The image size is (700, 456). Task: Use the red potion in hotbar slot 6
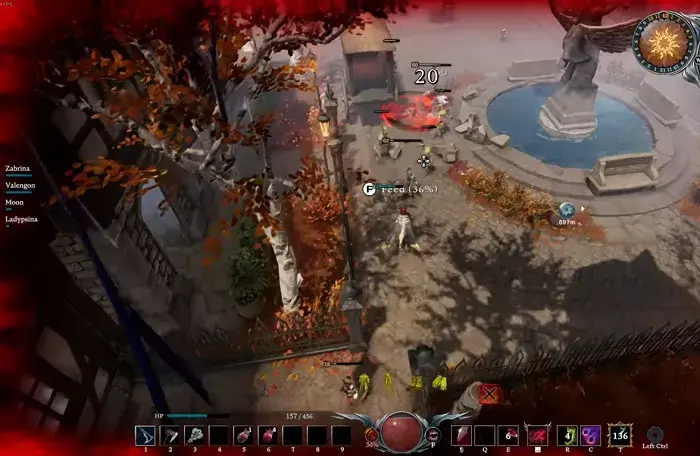(x=267, y=435)
